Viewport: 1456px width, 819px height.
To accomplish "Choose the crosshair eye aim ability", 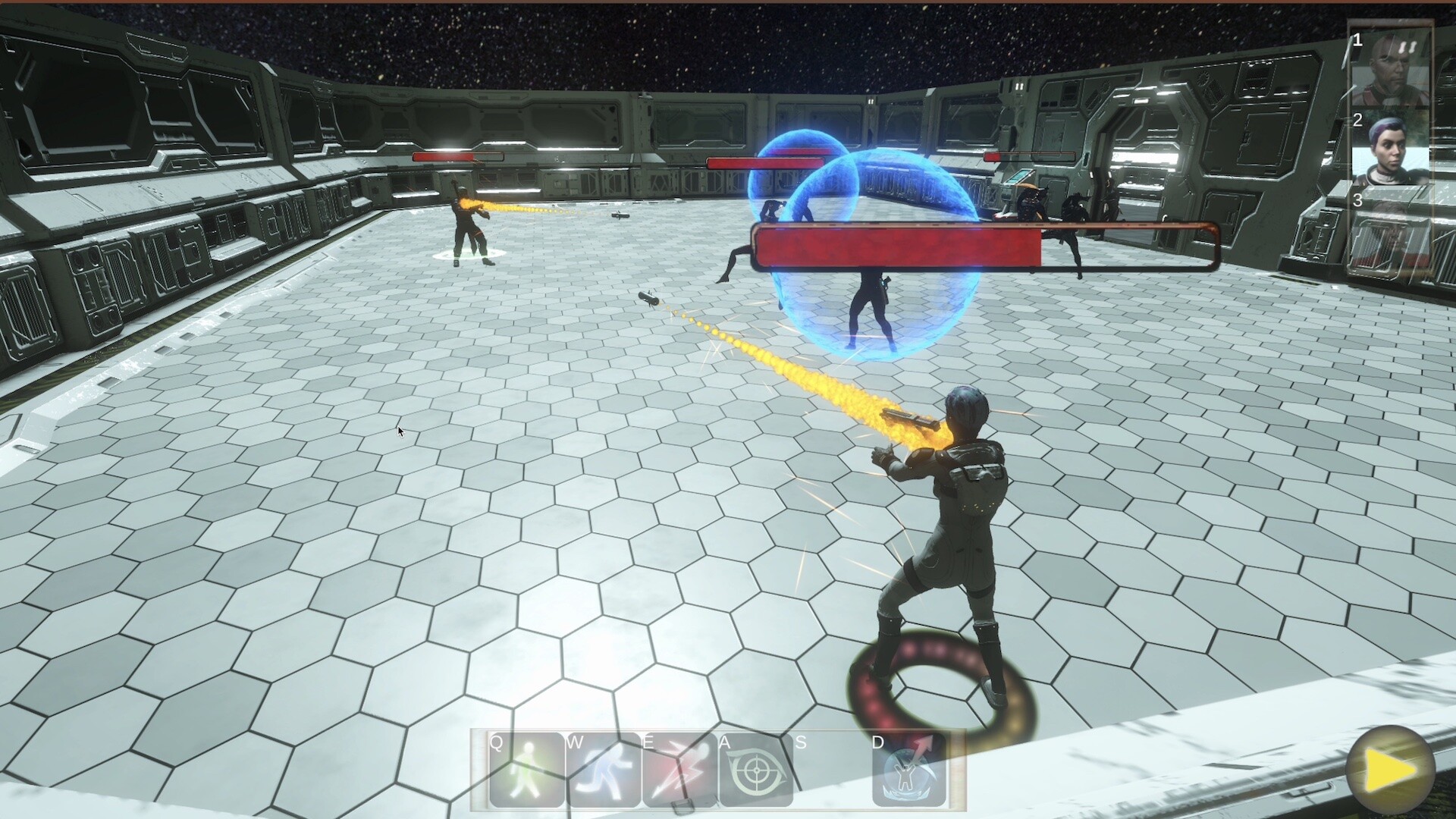I will point(755,771).
